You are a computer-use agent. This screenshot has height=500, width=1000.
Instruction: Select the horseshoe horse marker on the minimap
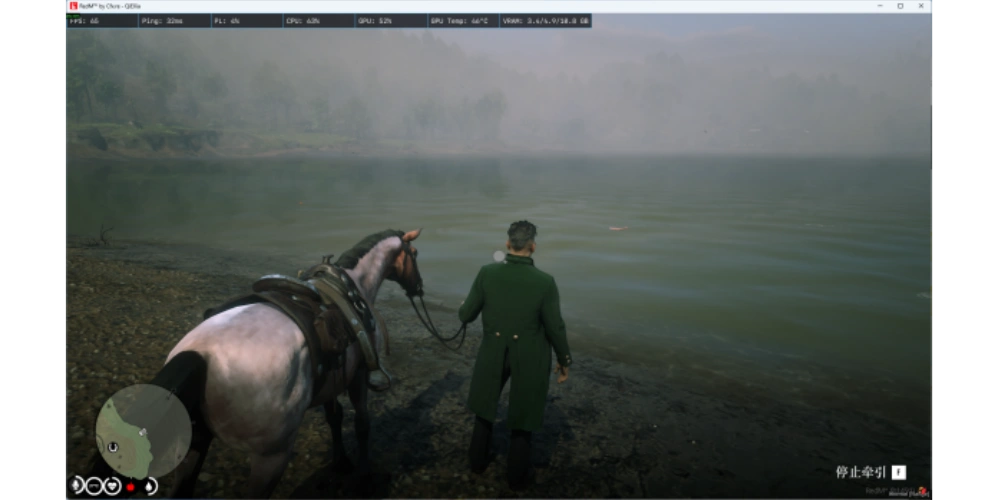pyautogui.click(x=113, y=446)
